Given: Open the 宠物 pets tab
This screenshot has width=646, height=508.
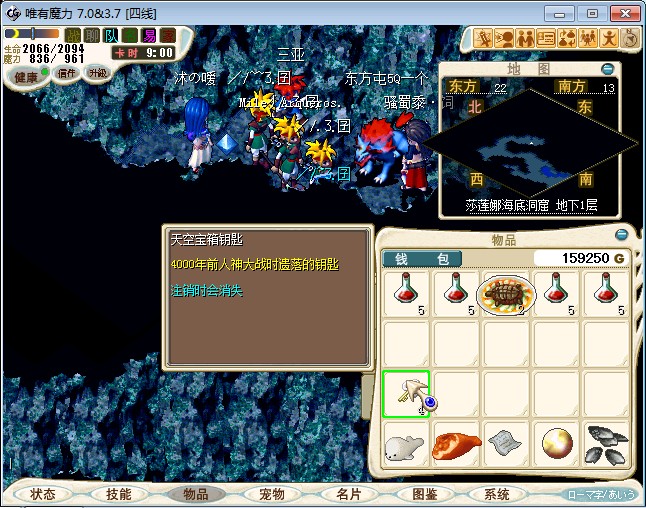Looking at the screenshot, I should coord(271,494).
